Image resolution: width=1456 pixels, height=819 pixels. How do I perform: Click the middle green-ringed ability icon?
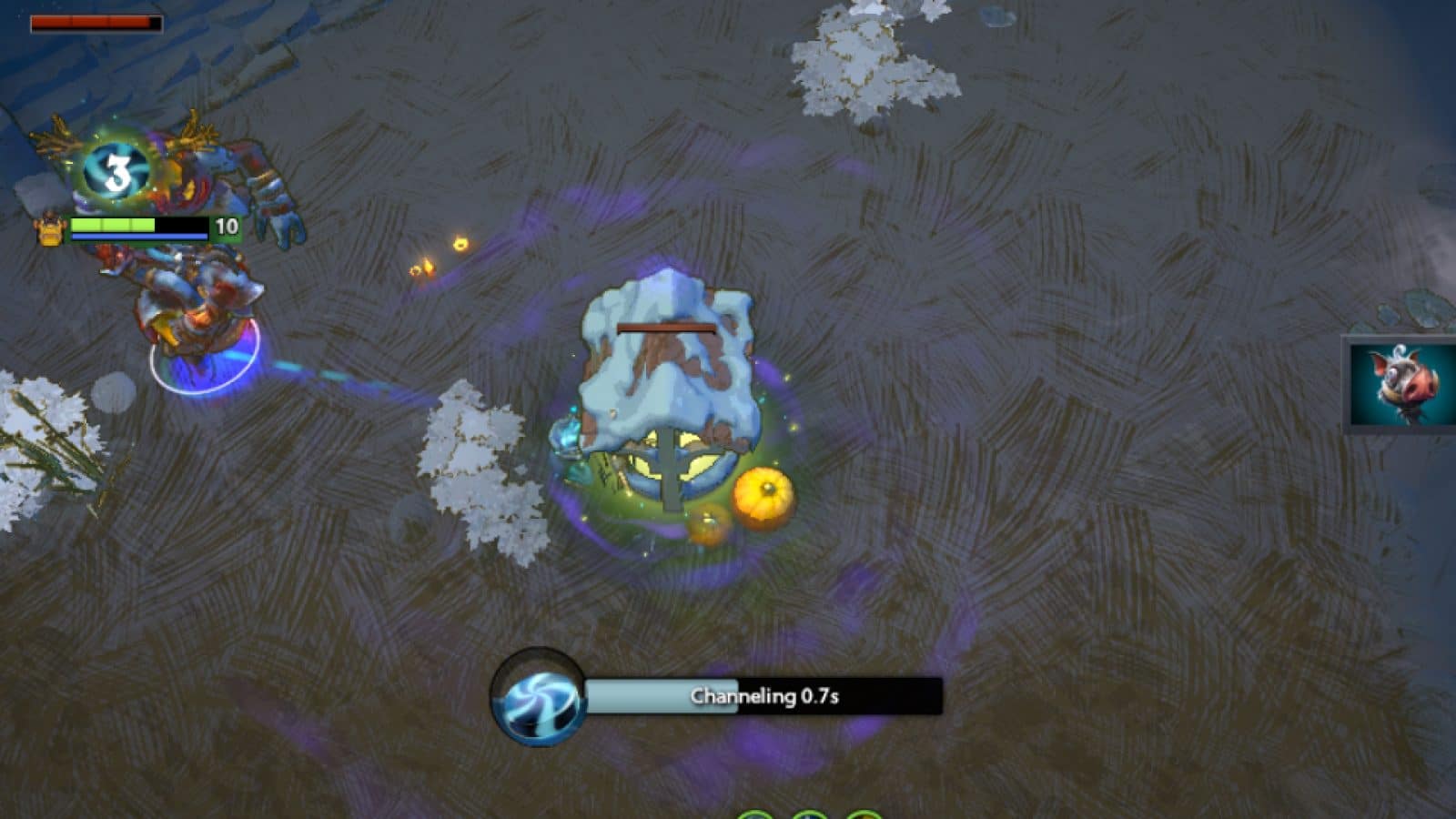(x=808, y=814)
